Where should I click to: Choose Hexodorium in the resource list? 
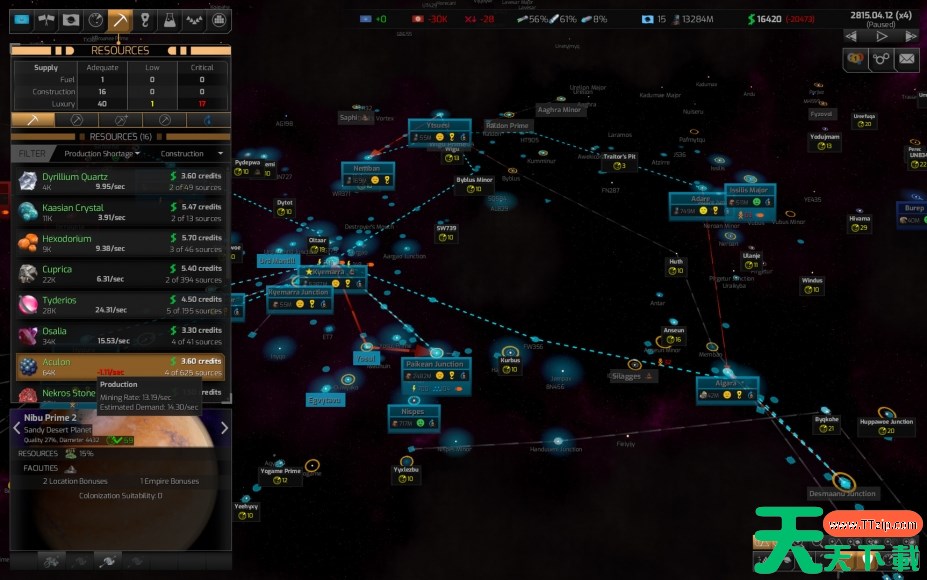pos(120,243)
